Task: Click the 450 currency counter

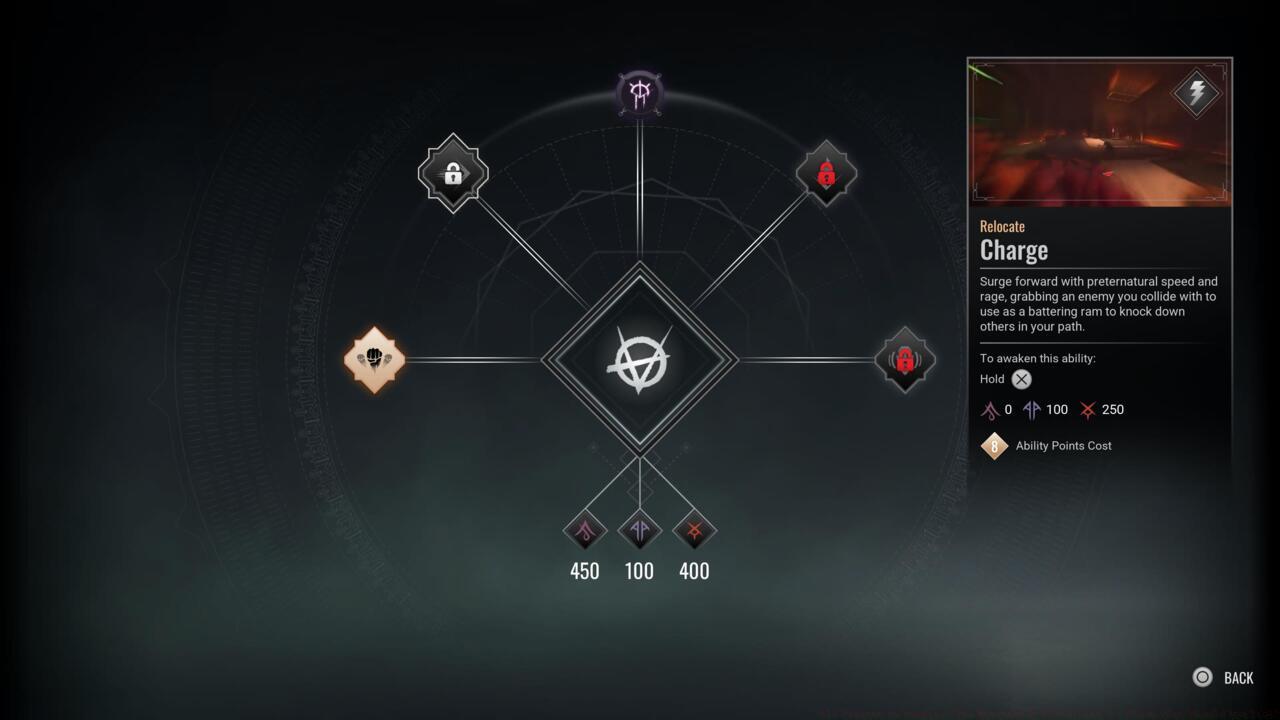Action: point(584,571)
